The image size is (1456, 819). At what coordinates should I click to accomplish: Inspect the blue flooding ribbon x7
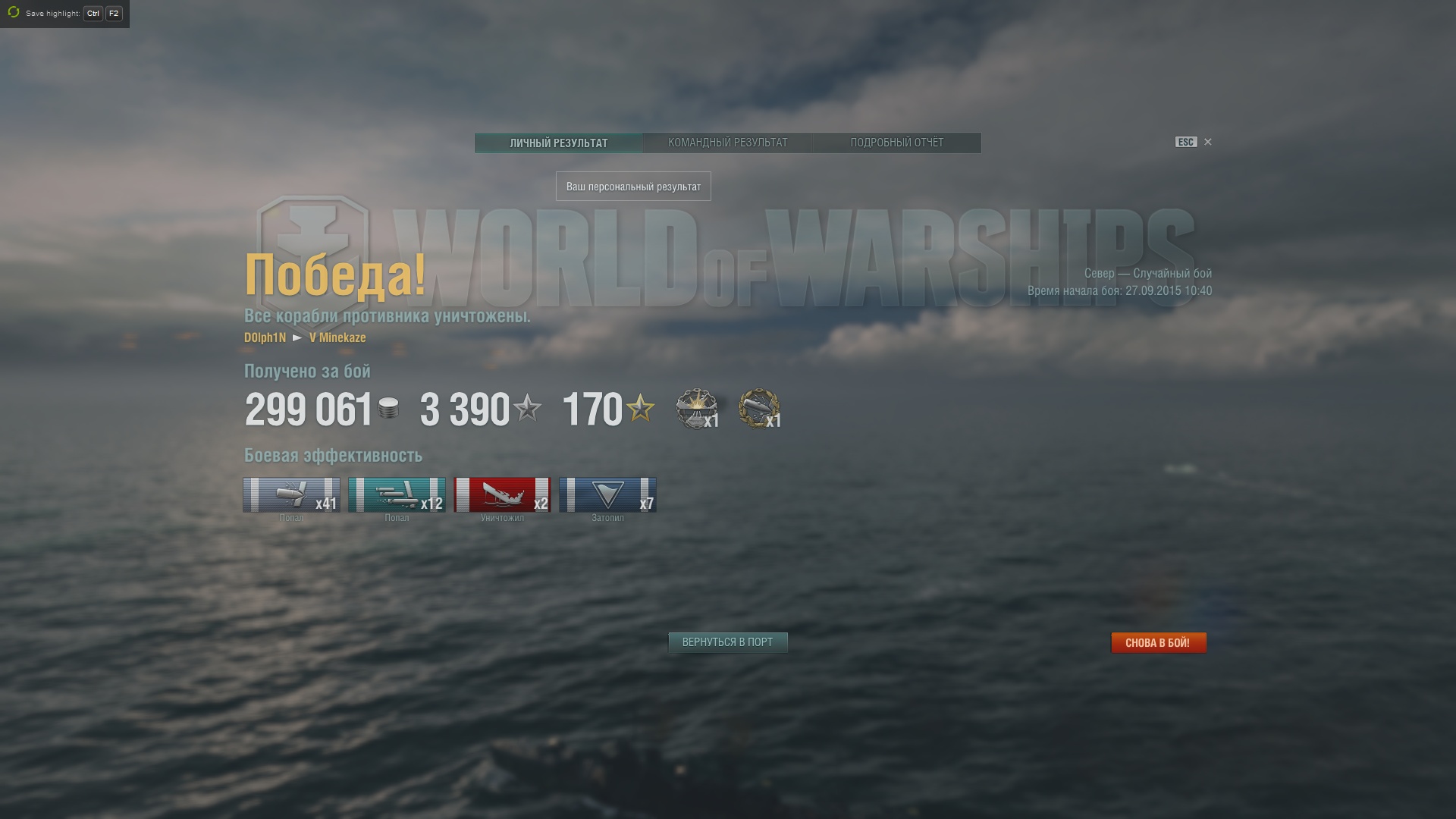[607, 494]
